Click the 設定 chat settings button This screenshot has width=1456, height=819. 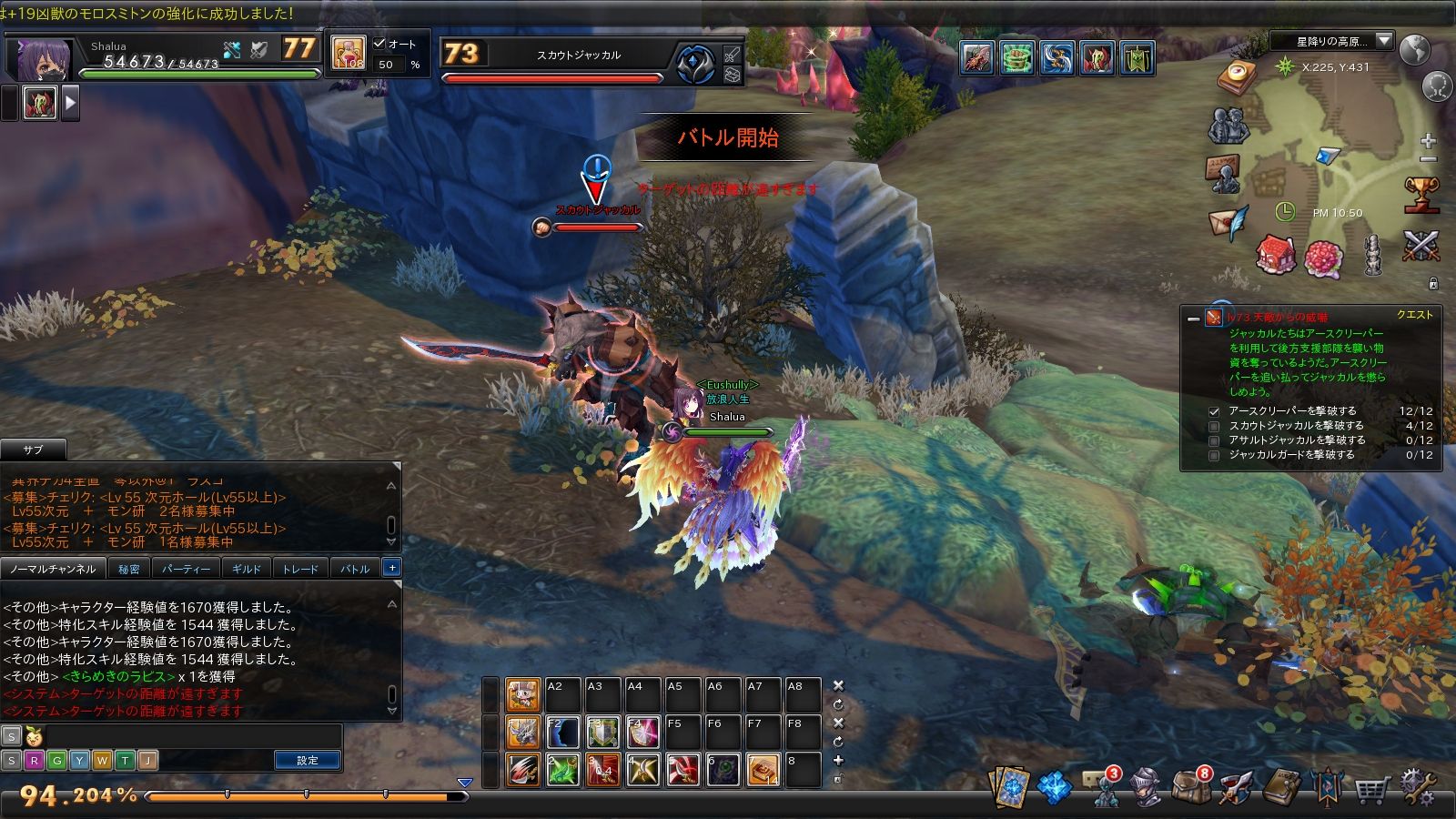308,760
